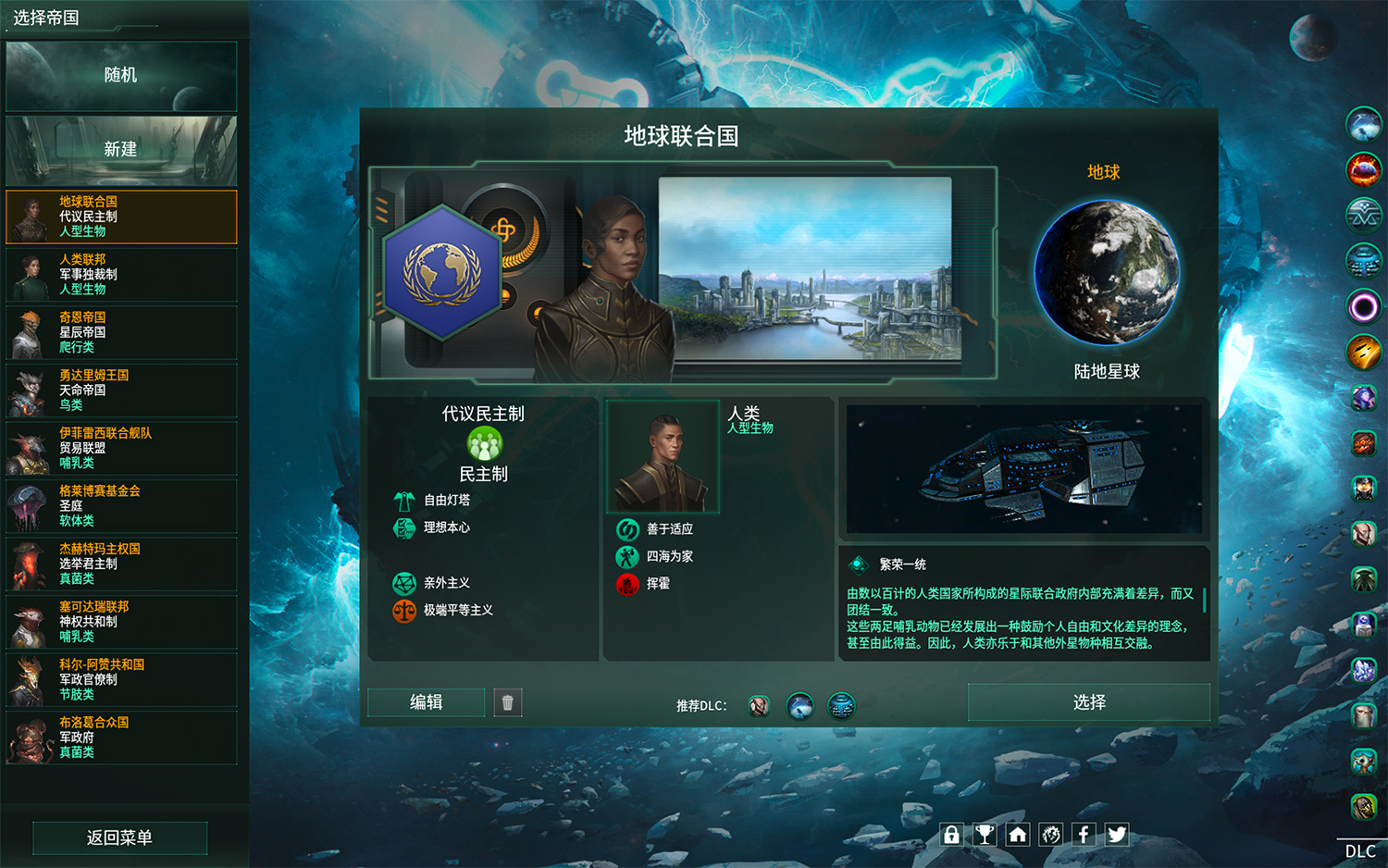Viewport: 1388px width, 868px height.
Task: Open the Facebook icon in the bottom bar
Action: click(1084, 834)
